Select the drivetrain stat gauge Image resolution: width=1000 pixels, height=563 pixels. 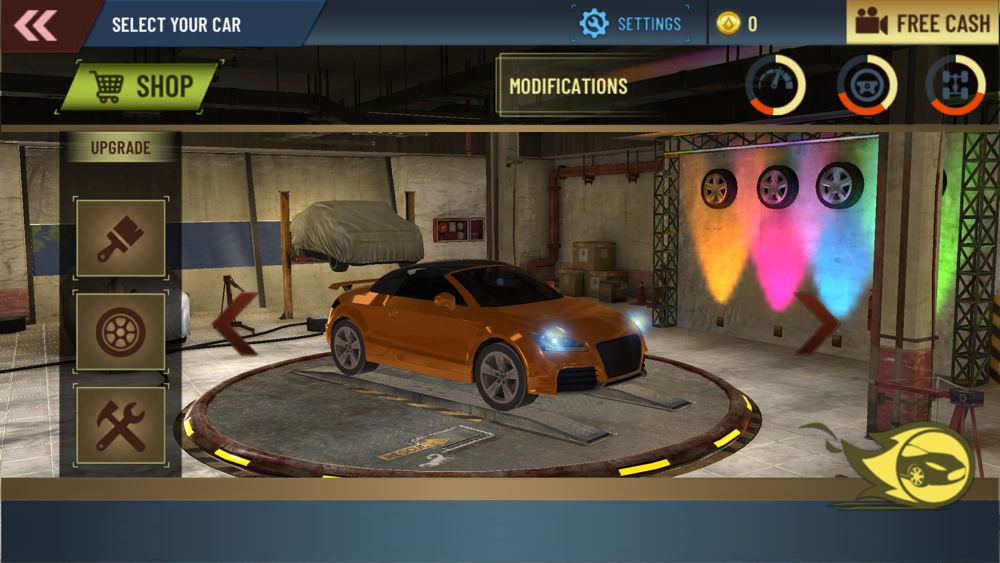[x=955, y=85]
